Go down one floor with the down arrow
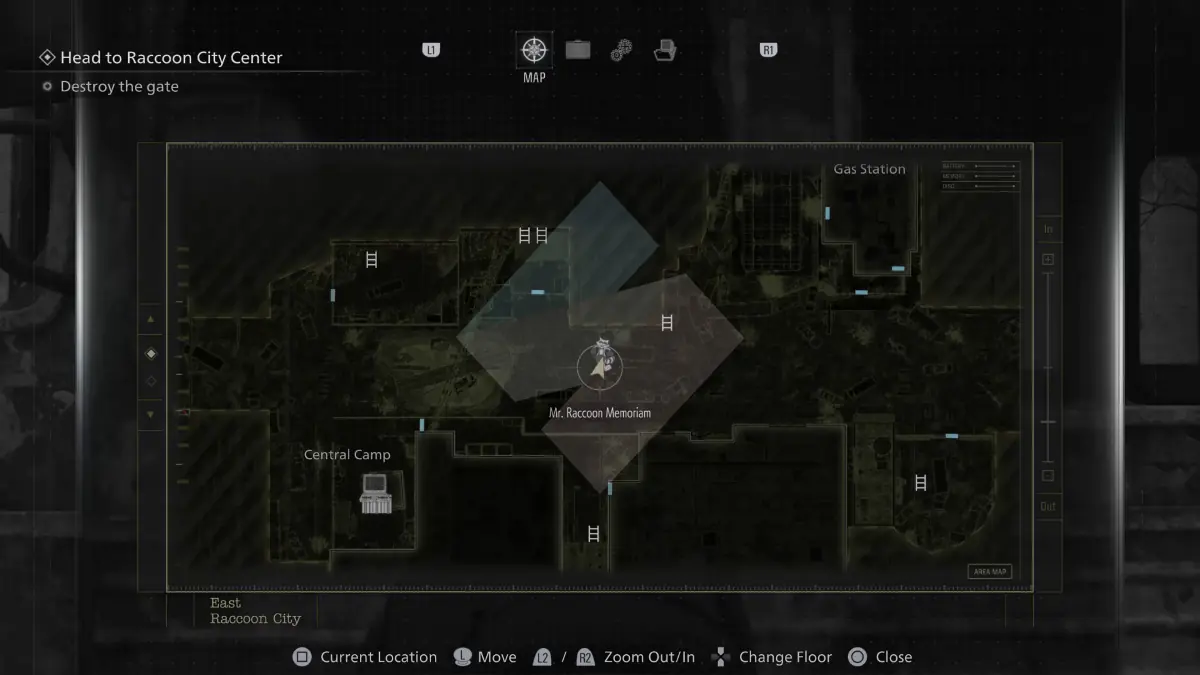The image size is (1200, 675). 151,414
